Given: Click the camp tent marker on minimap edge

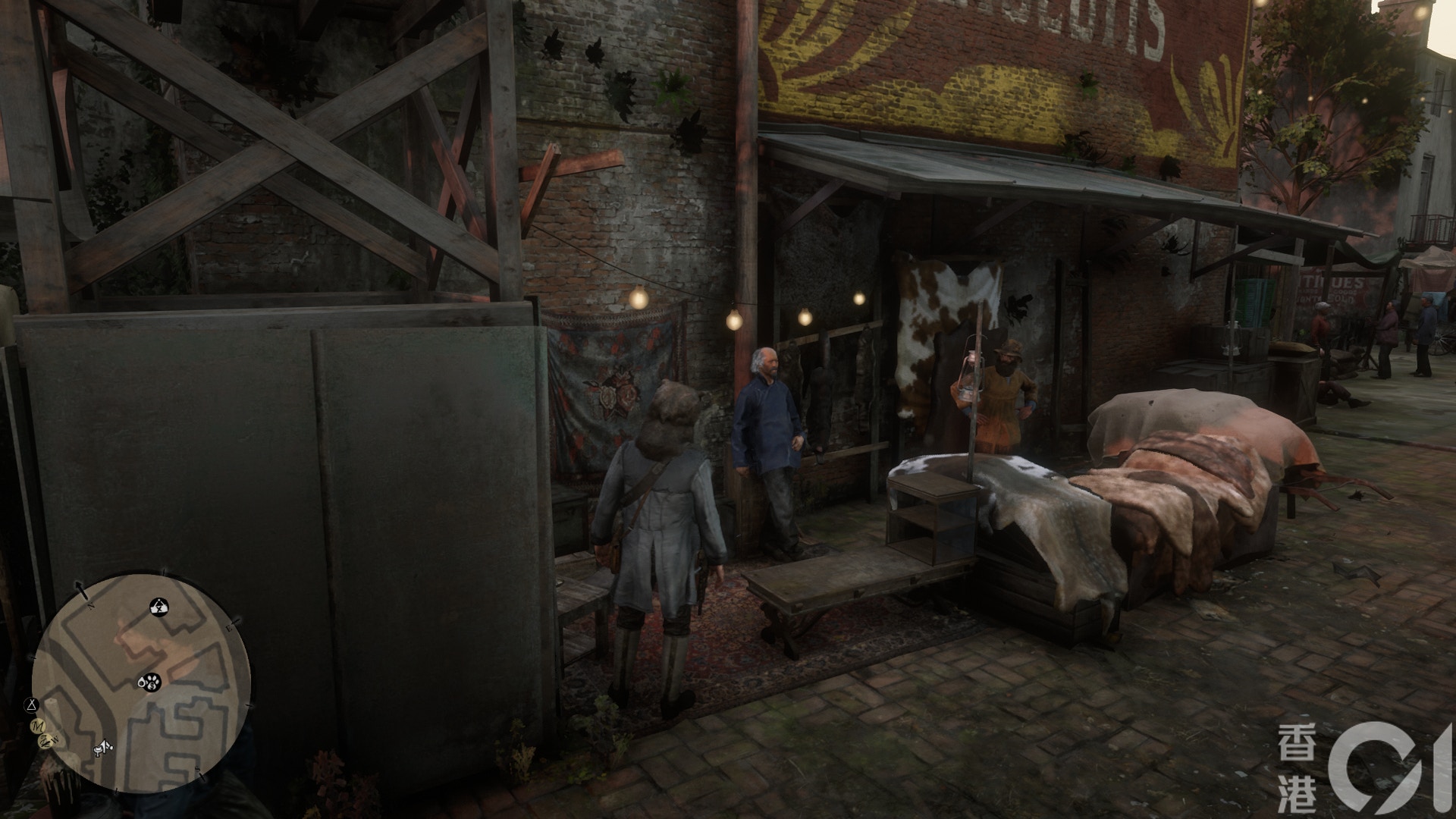Looking at the screenshot, I should coord(31,704).
